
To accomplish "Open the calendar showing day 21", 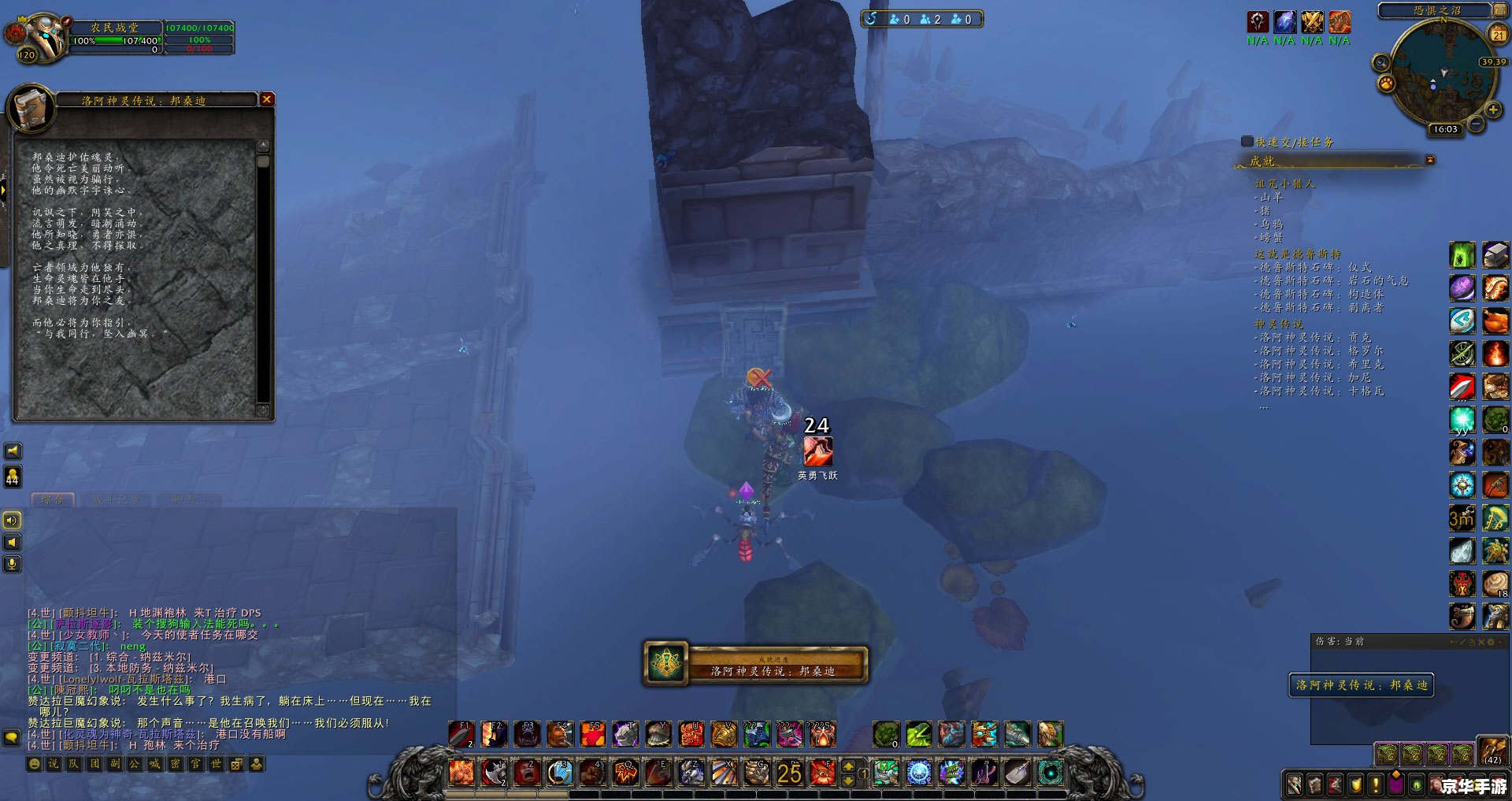I will coord(1498,34).
